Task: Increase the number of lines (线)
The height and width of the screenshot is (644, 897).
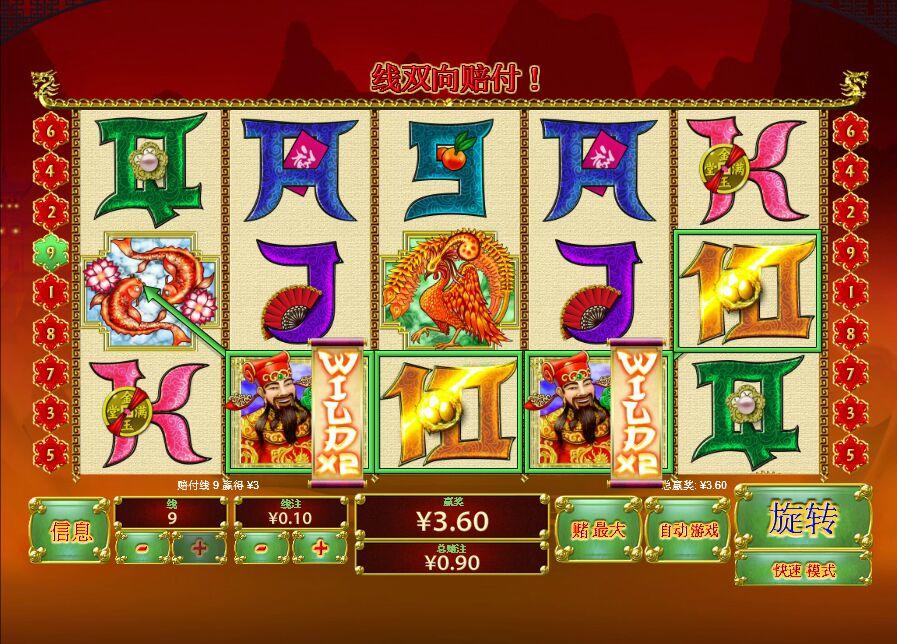Action: point(198,548)
